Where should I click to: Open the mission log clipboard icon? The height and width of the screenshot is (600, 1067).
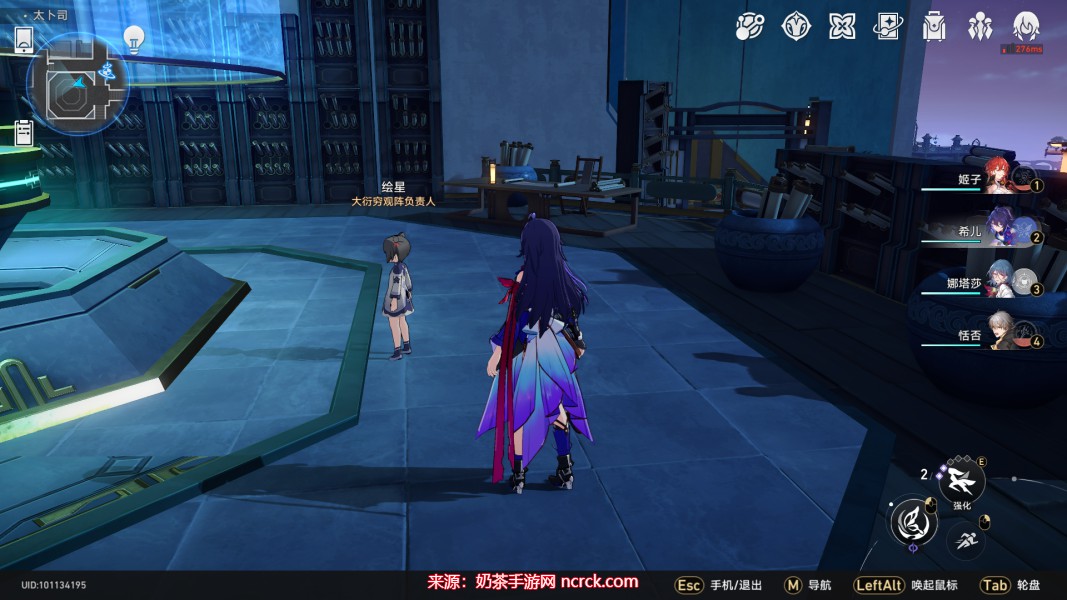point(24,132)
